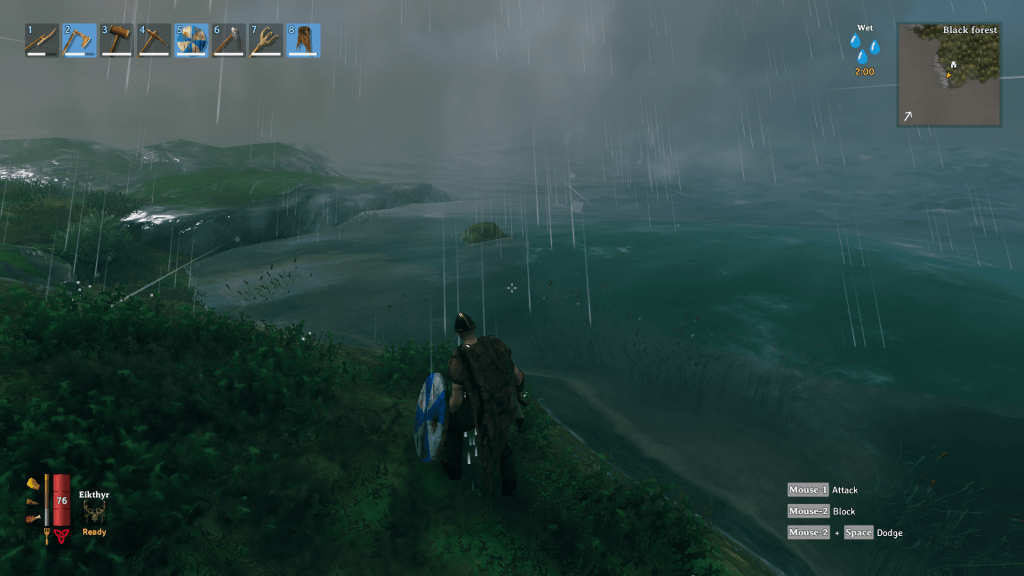Equip the blue round shield slot
The width and height of the screenshot is (1024, 576).
(191, 40)
